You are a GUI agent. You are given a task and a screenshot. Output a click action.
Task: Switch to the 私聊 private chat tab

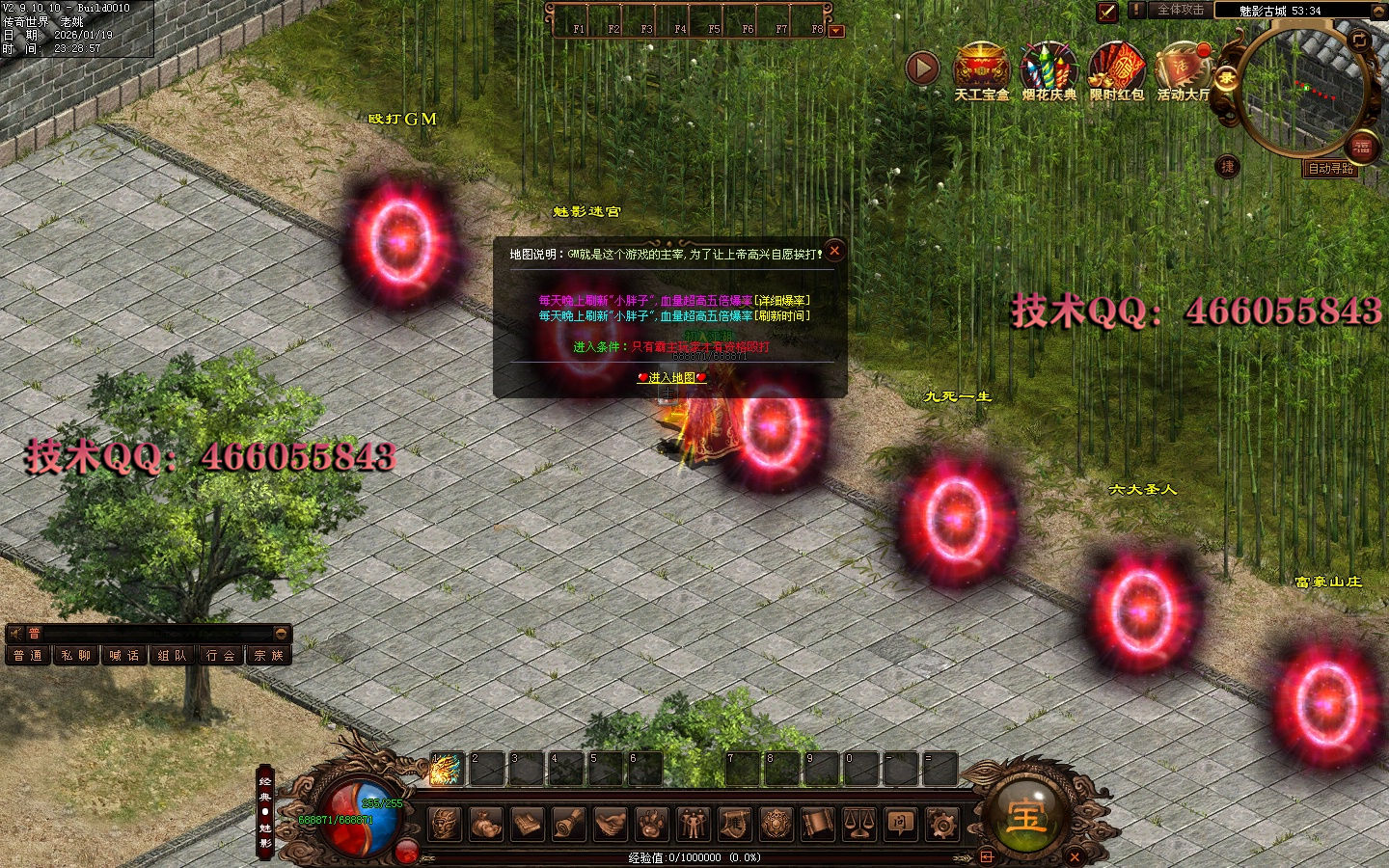[76, 656]
